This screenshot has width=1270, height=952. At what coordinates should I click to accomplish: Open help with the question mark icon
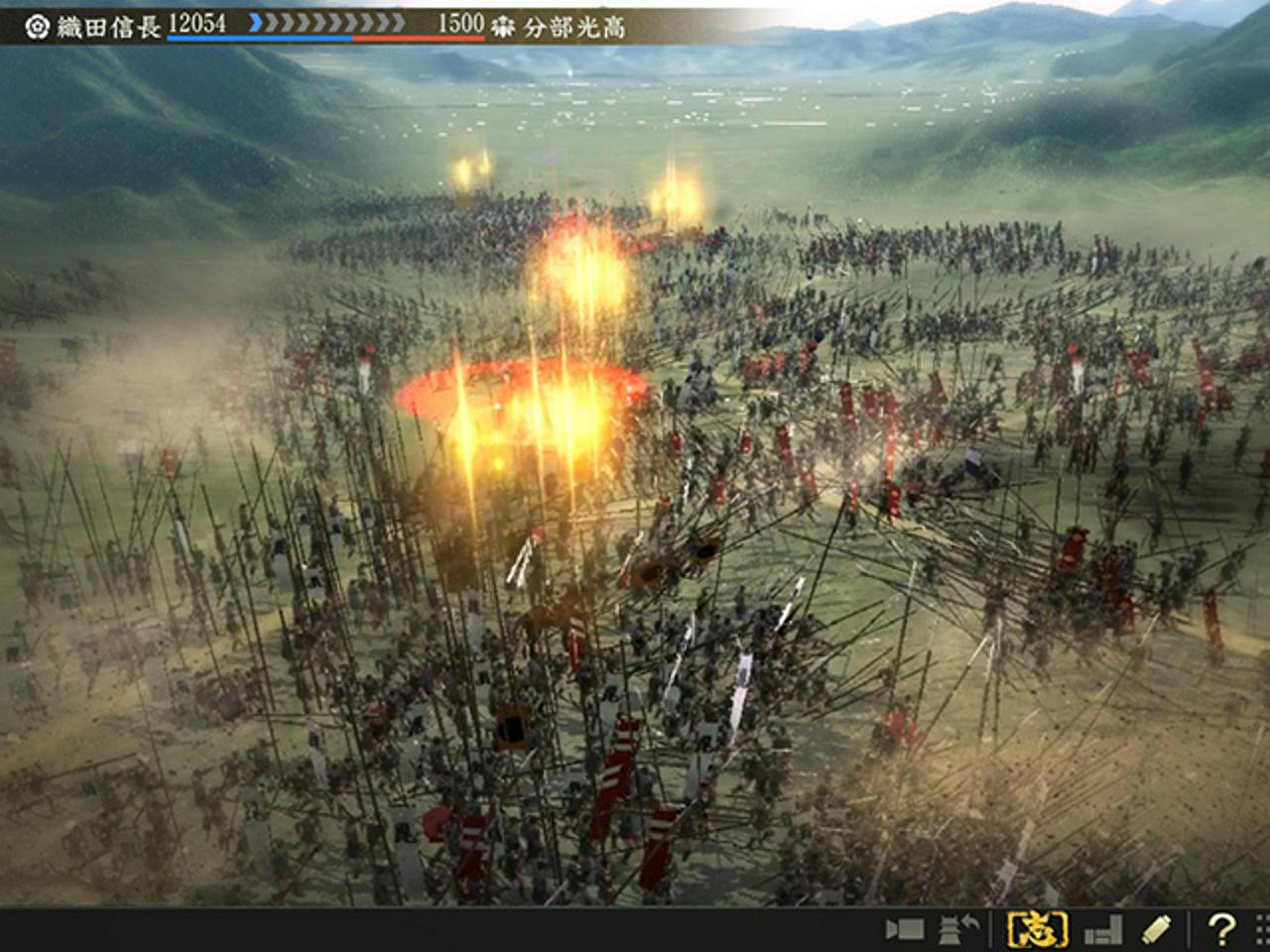[x=1221, y=929]
